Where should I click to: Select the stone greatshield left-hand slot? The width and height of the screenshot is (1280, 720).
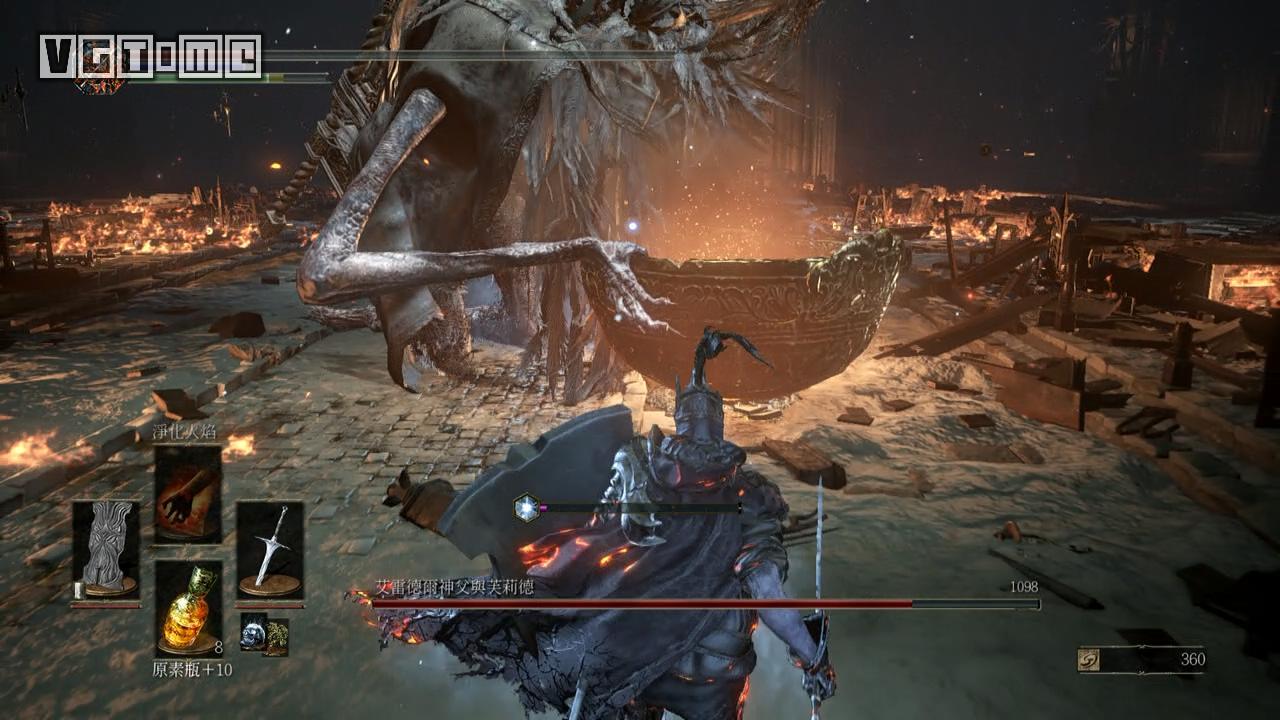pyautogui.click(x=106, y=549)
